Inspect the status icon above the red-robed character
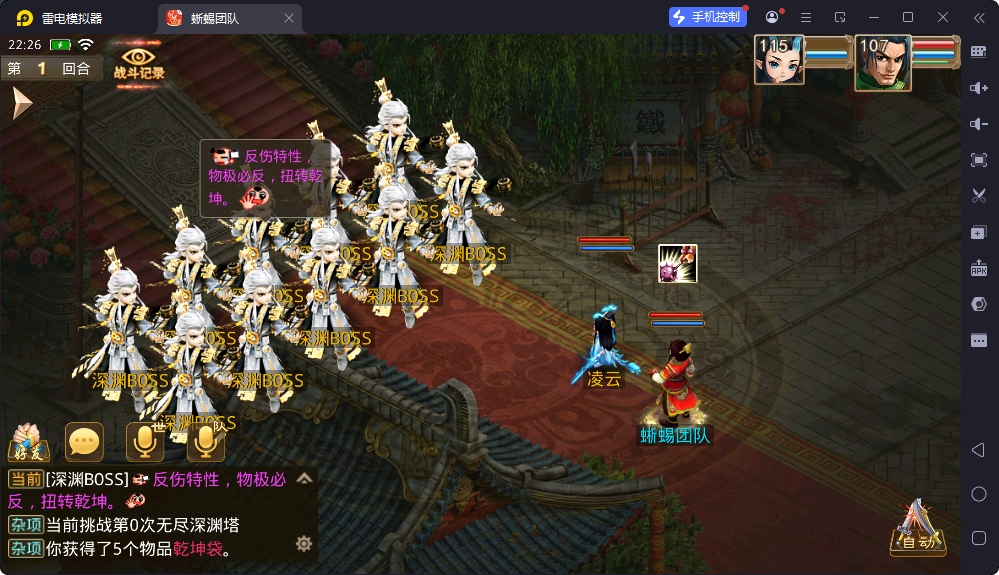The width and height of the screenshot is (999, 575). click(x=677, y=263)
